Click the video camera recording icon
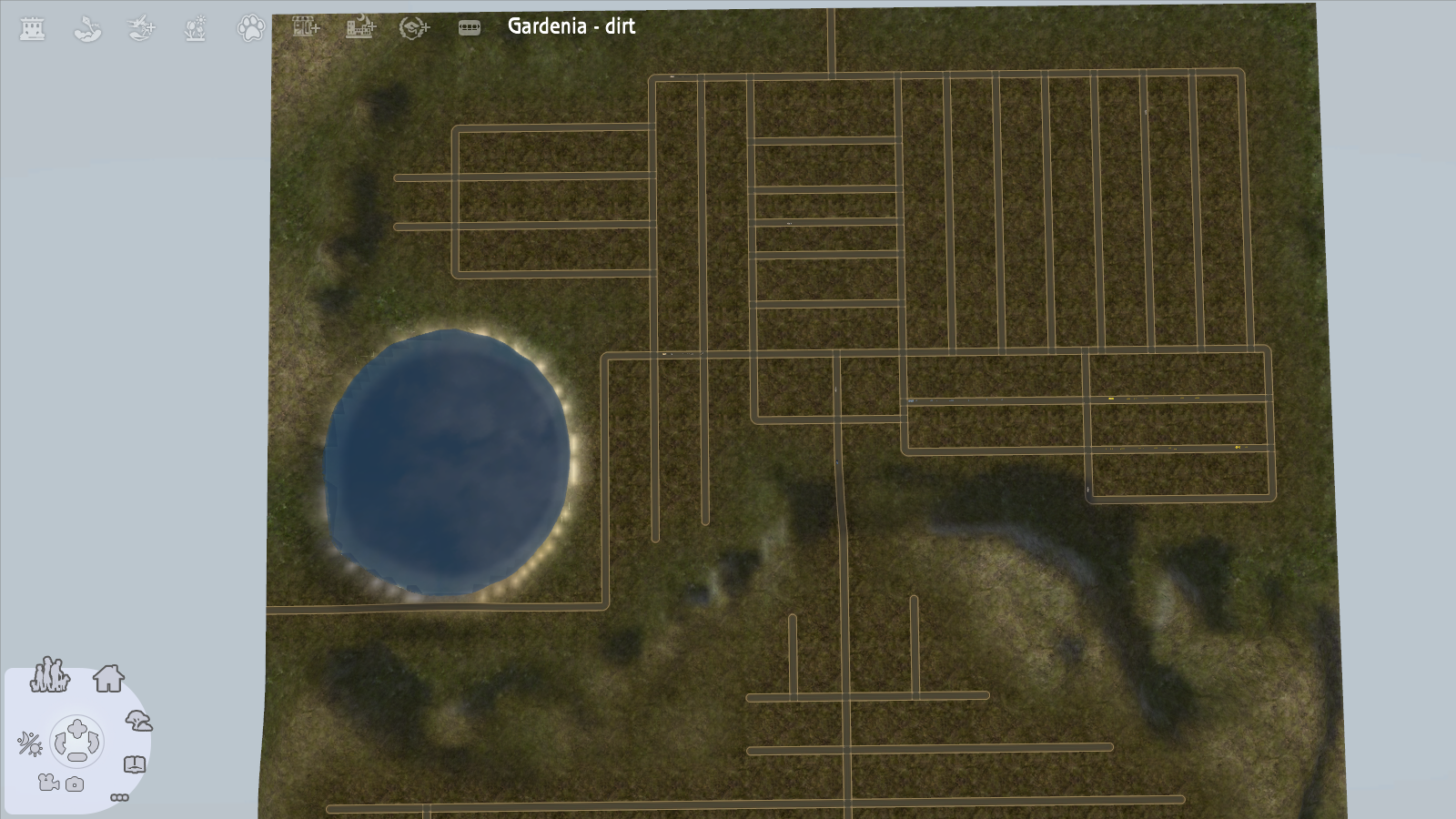 [x=48, y=784]
